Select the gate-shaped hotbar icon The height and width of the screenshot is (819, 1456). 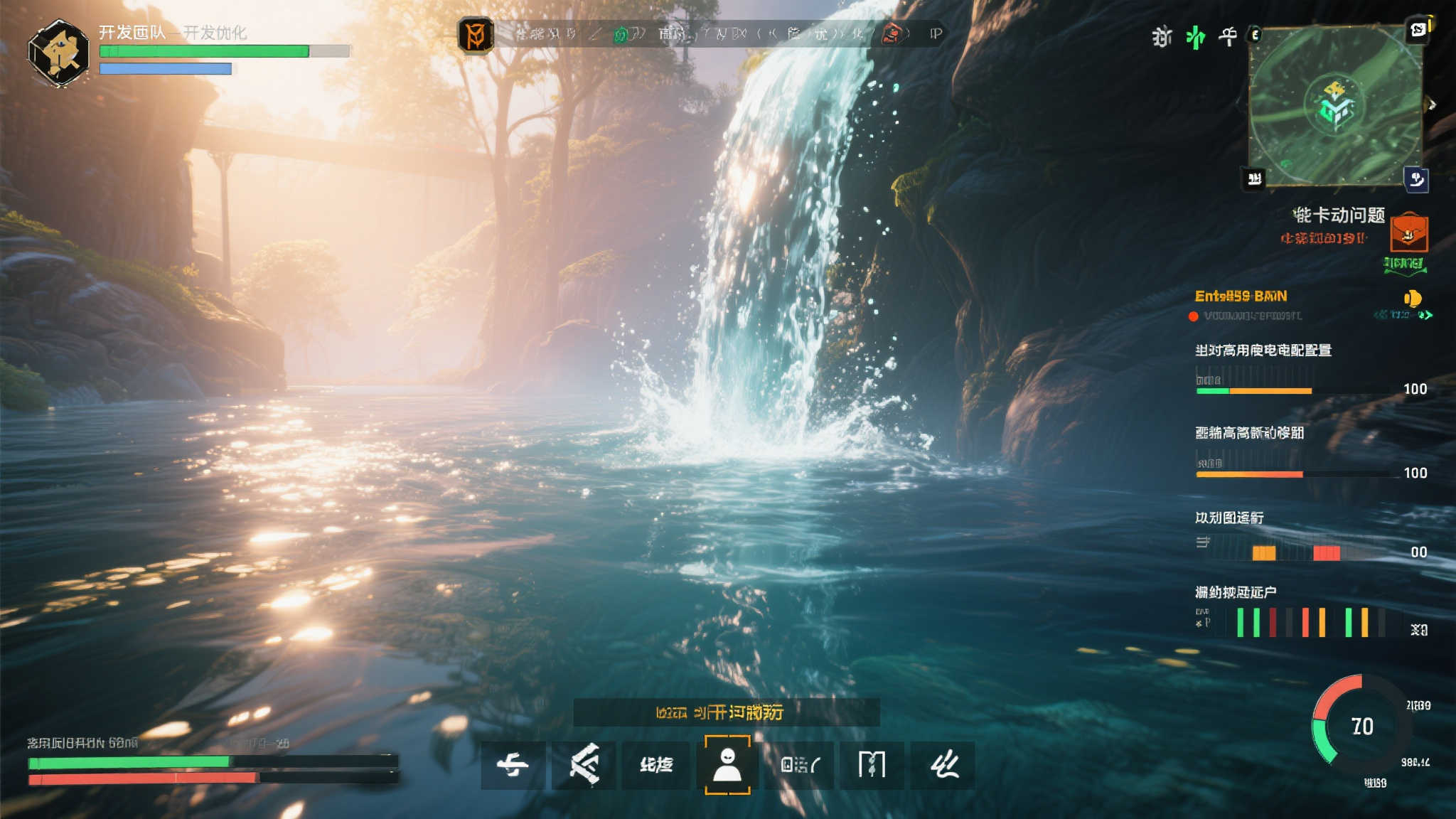tap(871, 765)
